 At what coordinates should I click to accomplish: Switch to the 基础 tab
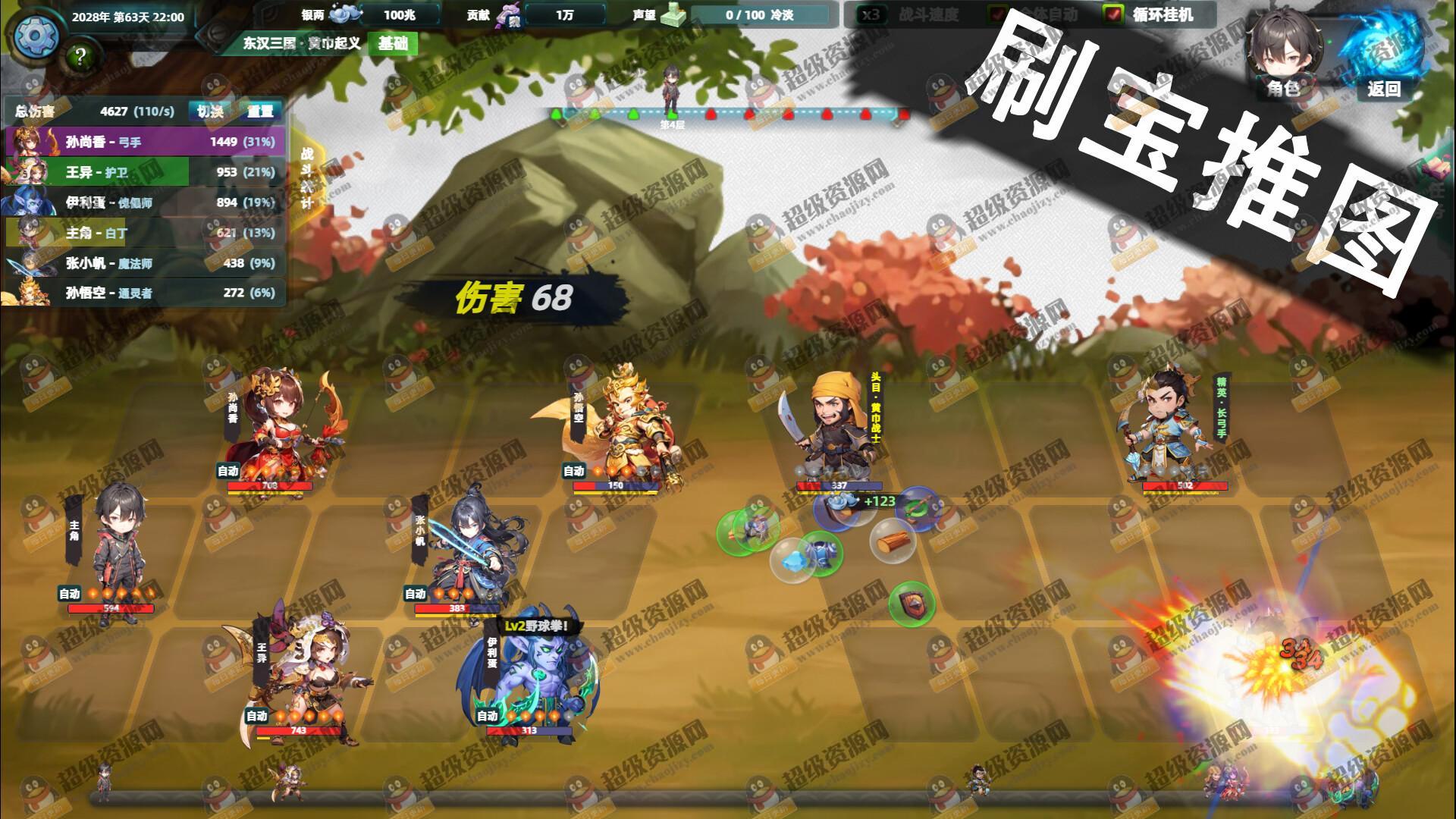point(394,44)
